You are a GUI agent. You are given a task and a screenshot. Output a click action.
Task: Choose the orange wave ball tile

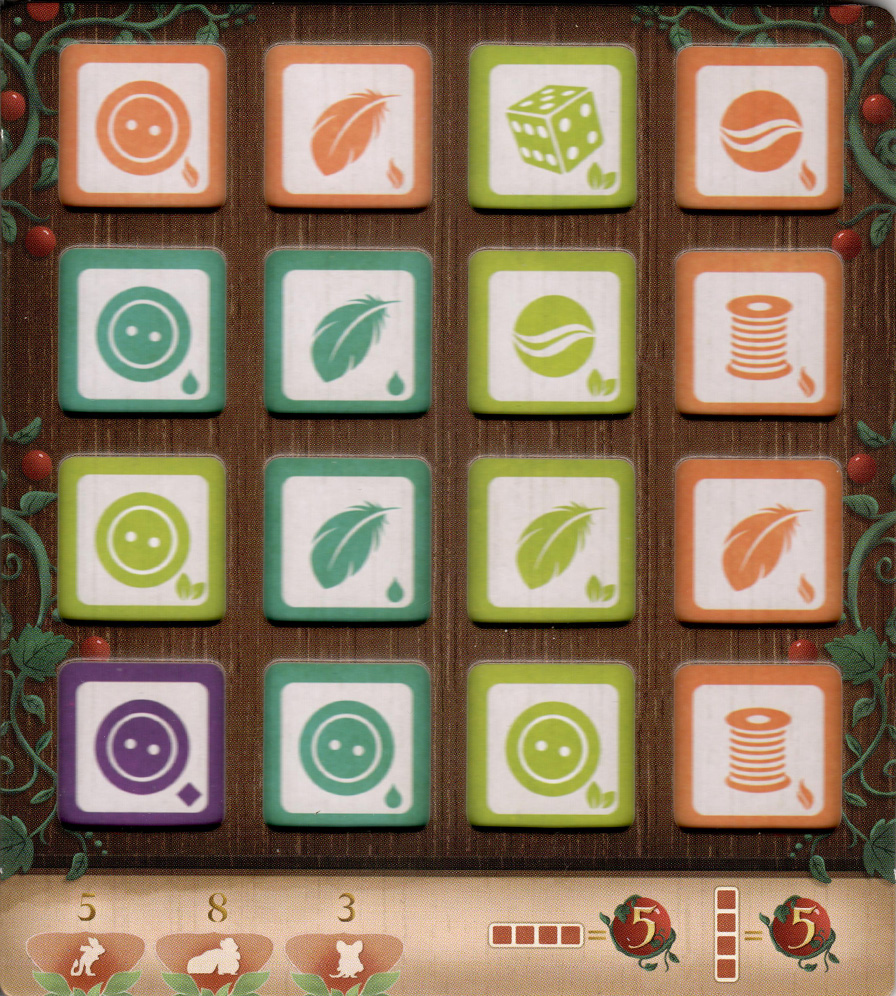pyautogui.click(x=760, y=127)
